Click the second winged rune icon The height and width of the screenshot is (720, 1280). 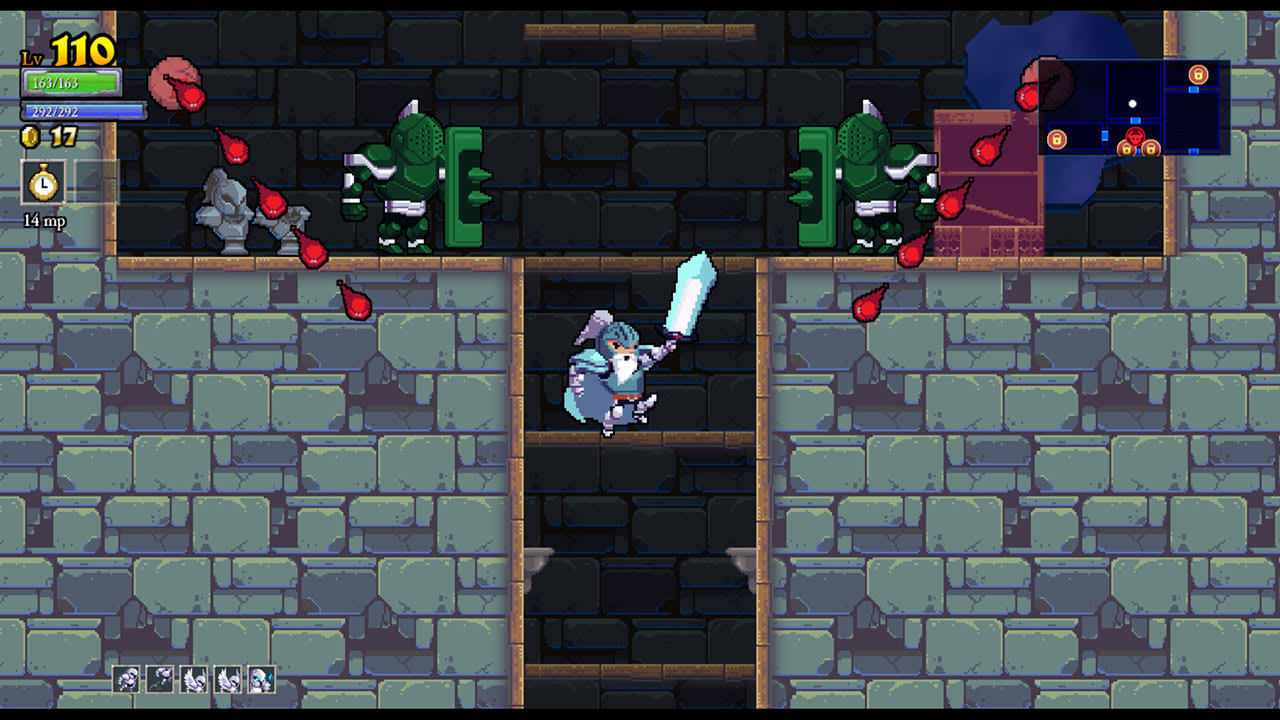click(x=226, y=680)
